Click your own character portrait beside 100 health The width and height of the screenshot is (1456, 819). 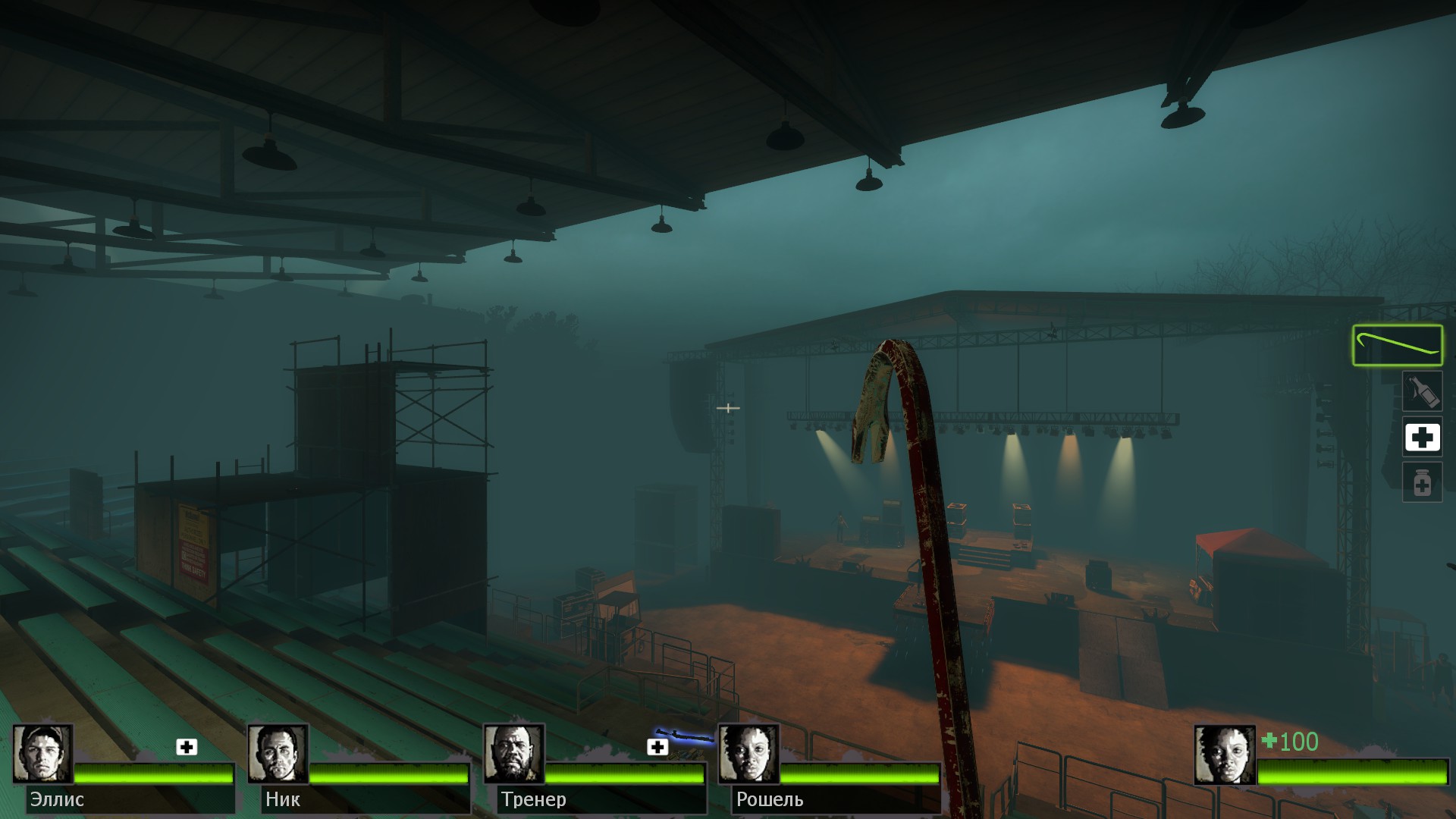(1224, 755)
